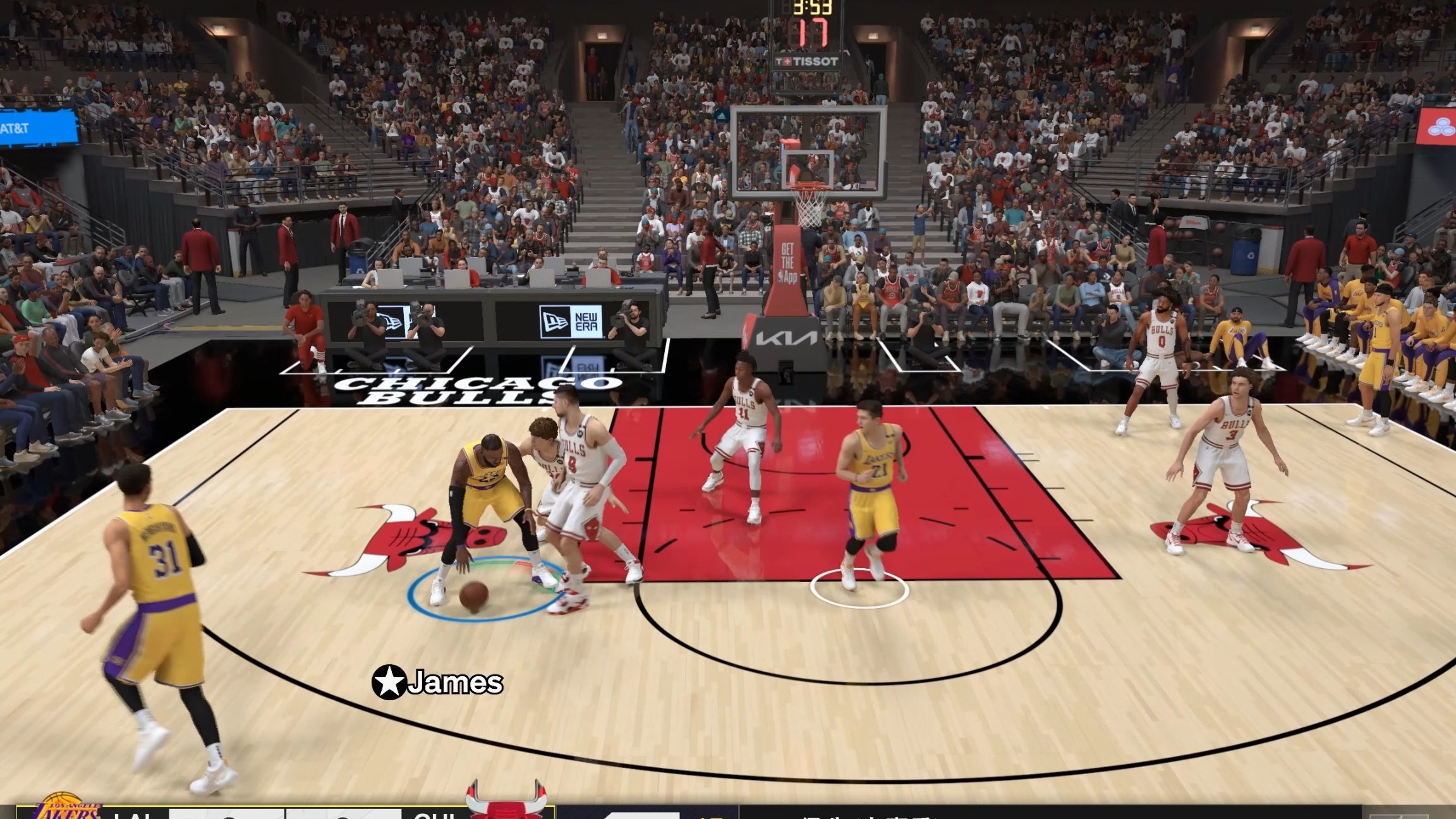The image size is (1456, 819).
Task: Click the James name tag on court
Action: 456,682
